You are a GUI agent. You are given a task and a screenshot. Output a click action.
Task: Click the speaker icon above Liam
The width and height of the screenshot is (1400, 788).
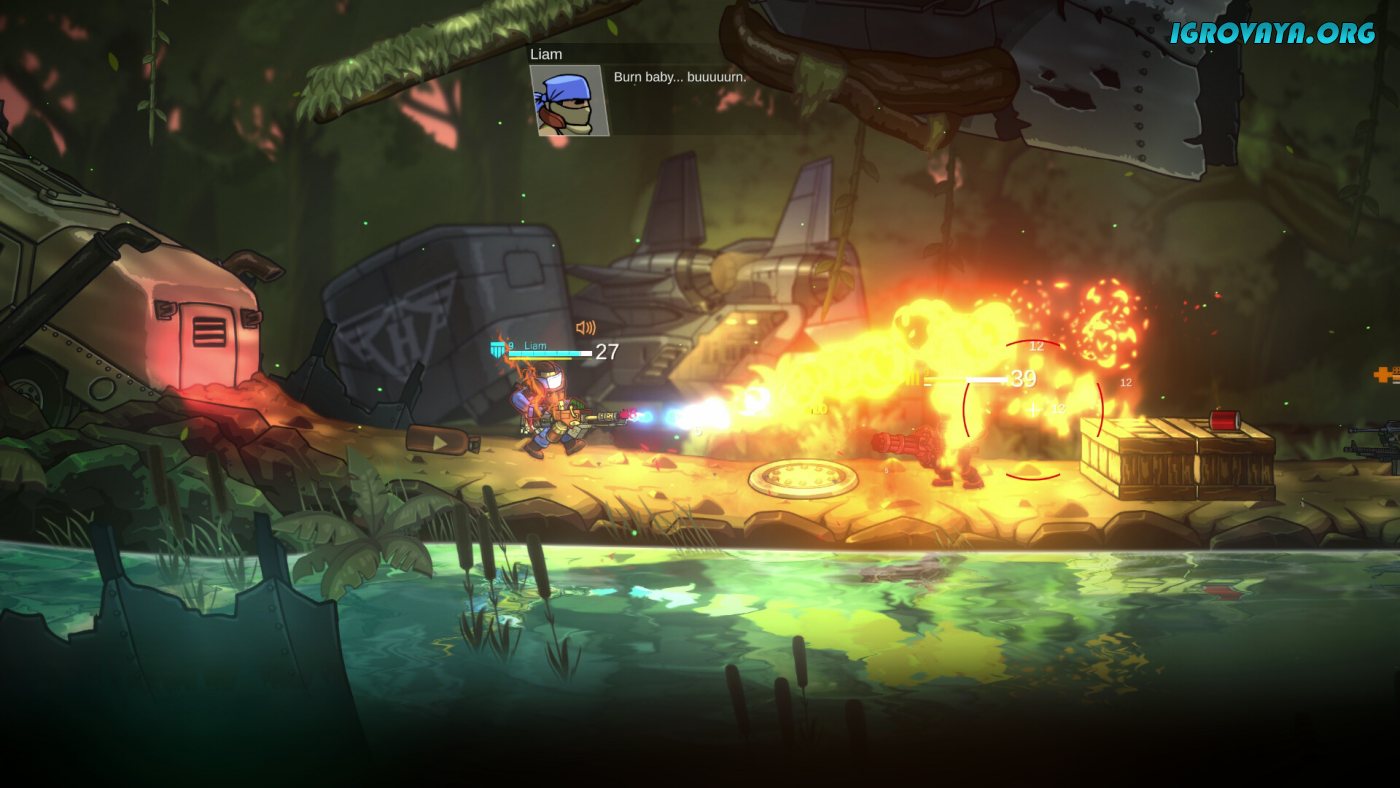pyautogui.click(x=586, y=327)
